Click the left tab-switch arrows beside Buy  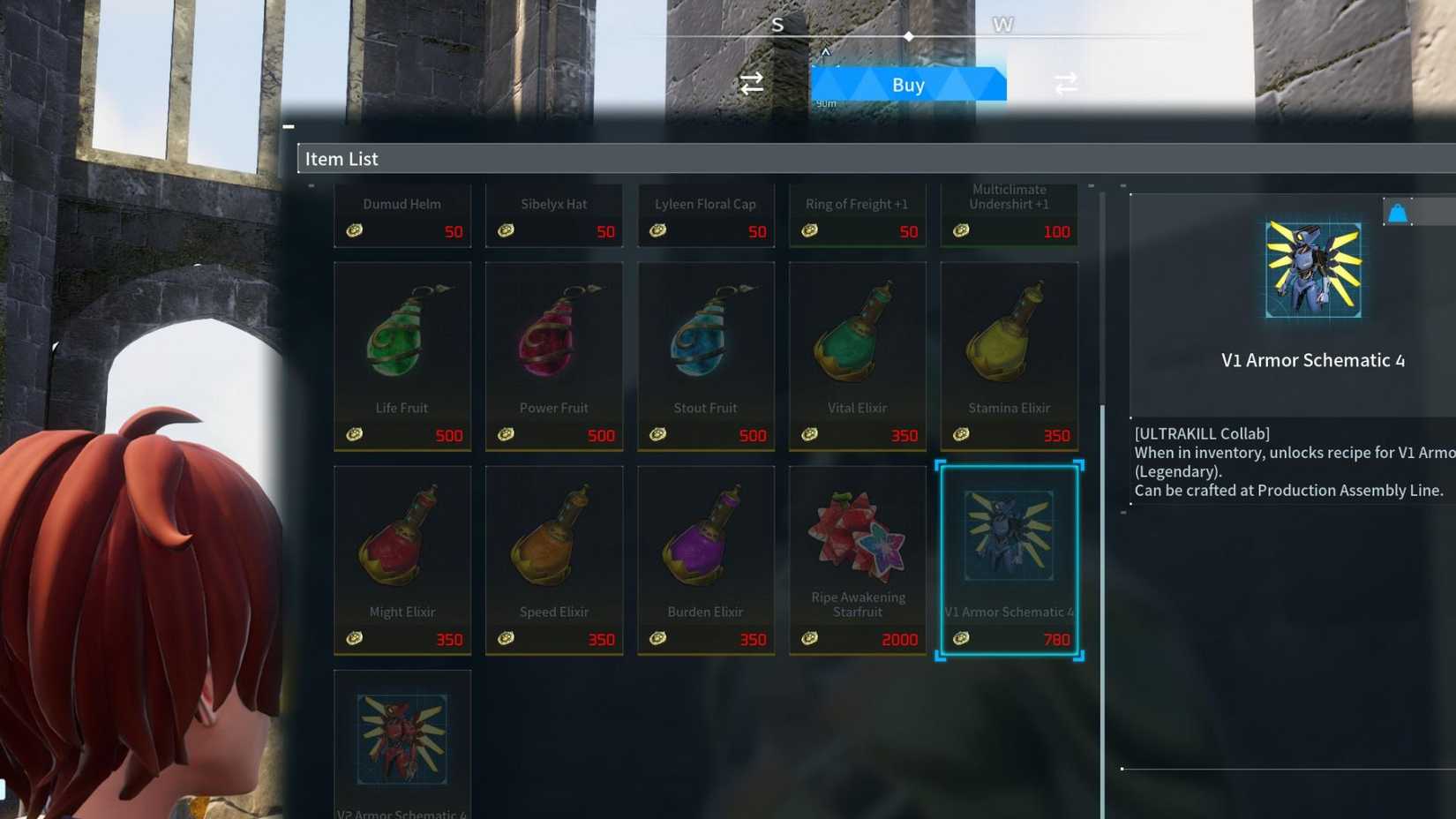coord(751,83)
